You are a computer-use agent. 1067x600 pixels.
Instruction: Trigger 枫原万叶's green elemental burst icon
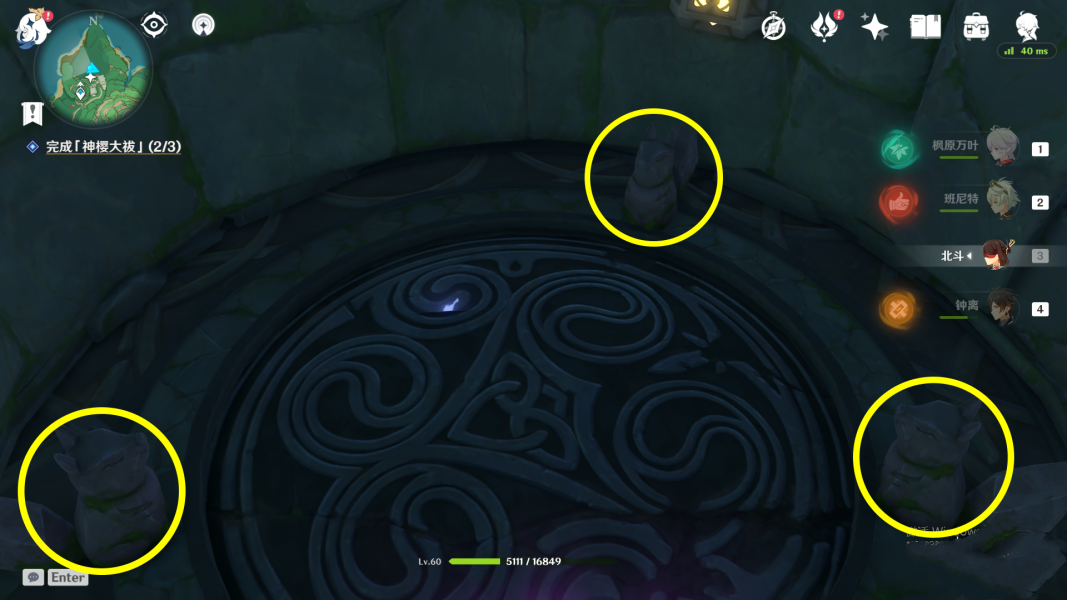[x=899, y=149]
